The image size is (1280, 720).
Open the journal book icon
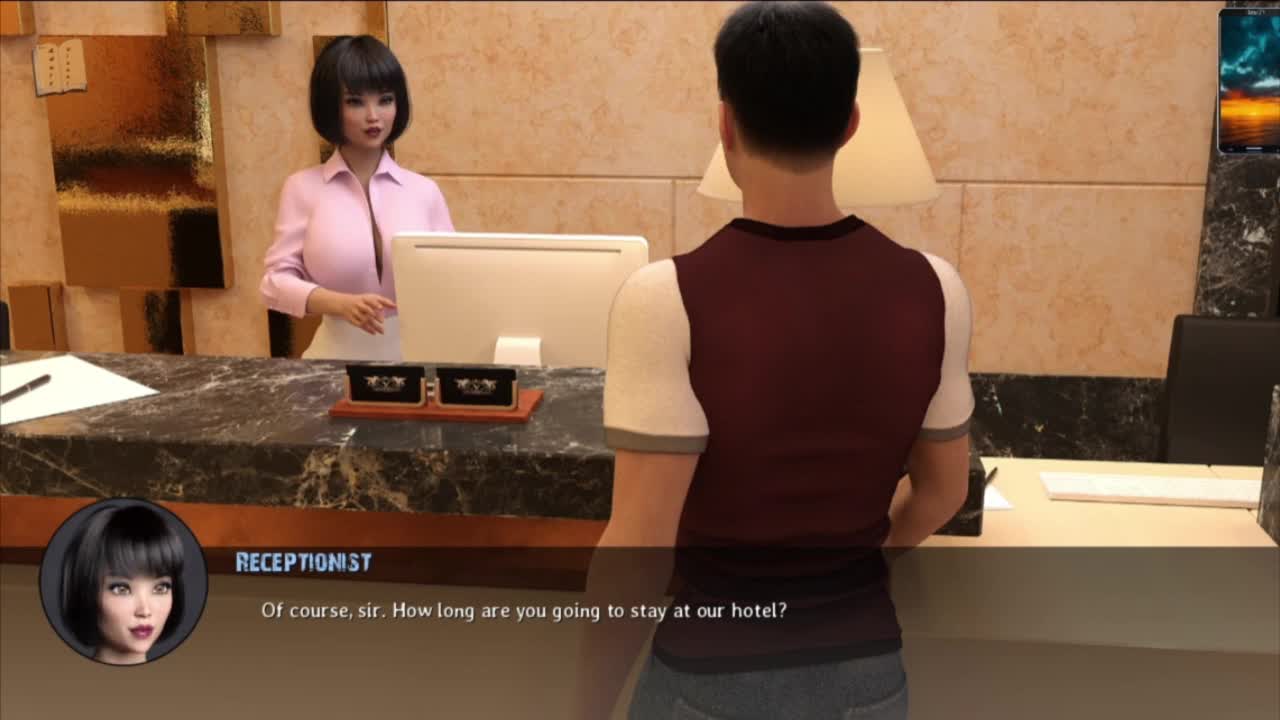pos(59,67)
